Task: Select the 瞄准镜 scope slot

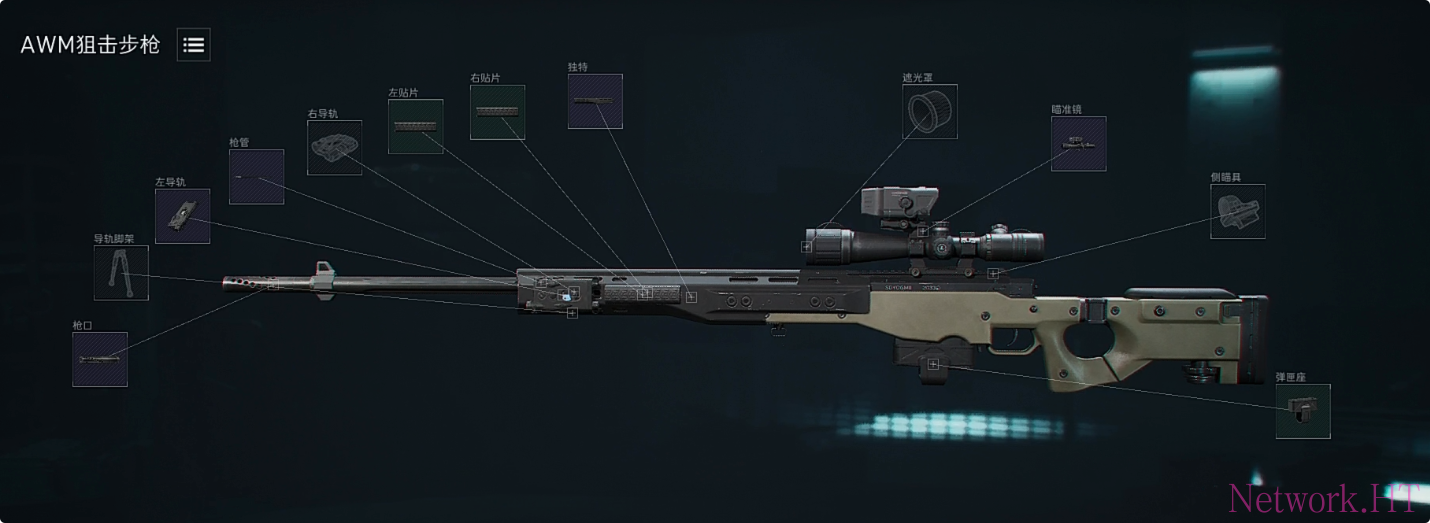Action: pyautogui.click(x=1078, y=144)
